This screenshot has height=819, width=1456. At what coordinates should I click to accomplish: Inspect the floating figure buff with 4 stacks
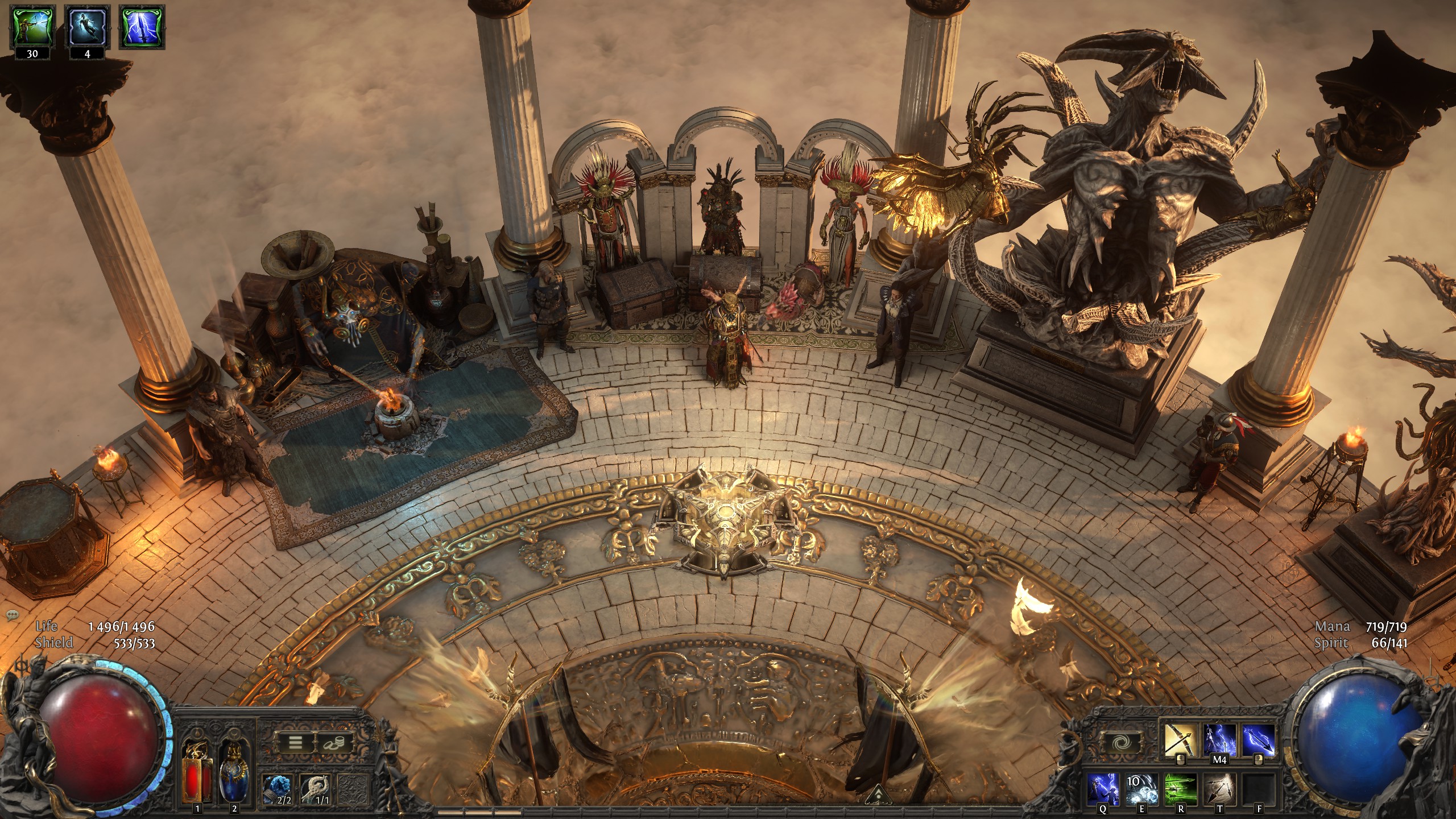click(87, 27)
